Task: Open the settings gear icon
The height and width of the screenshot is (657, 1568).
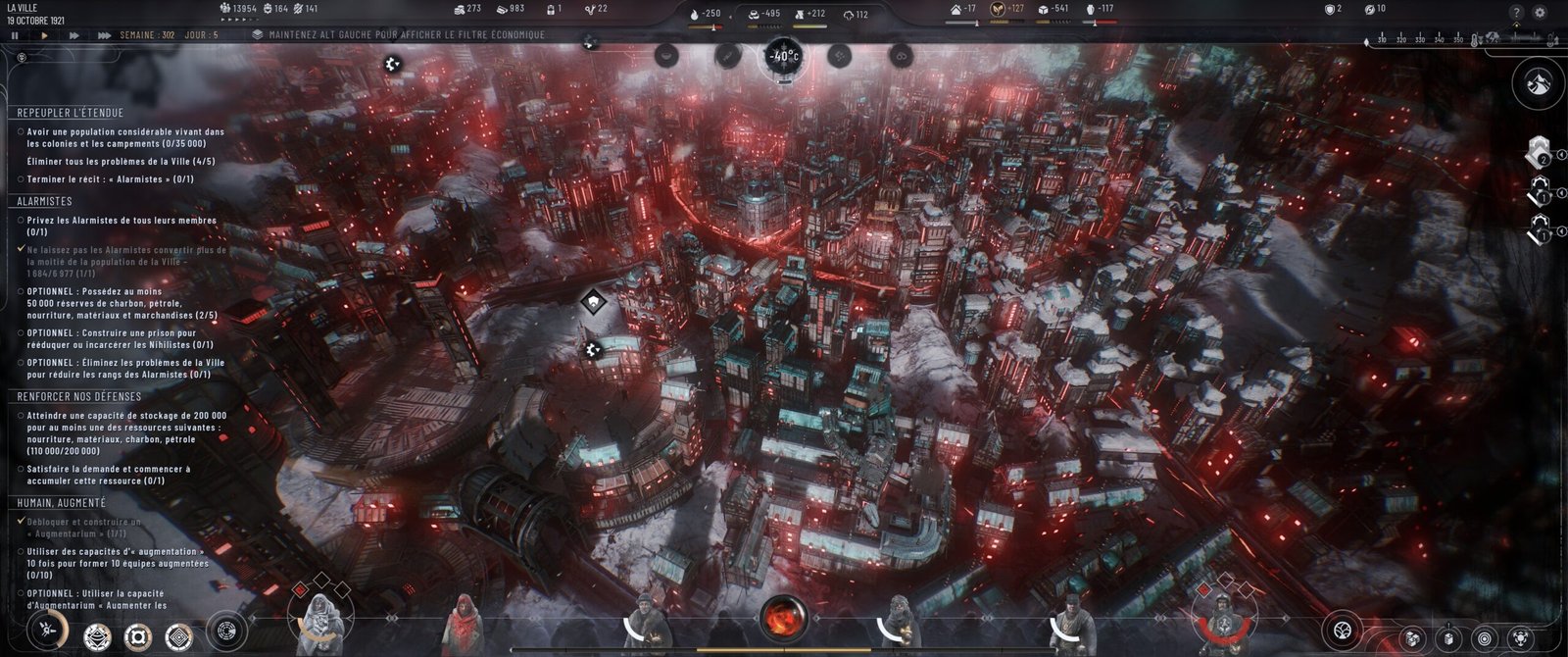Action: click(1540, 13)
